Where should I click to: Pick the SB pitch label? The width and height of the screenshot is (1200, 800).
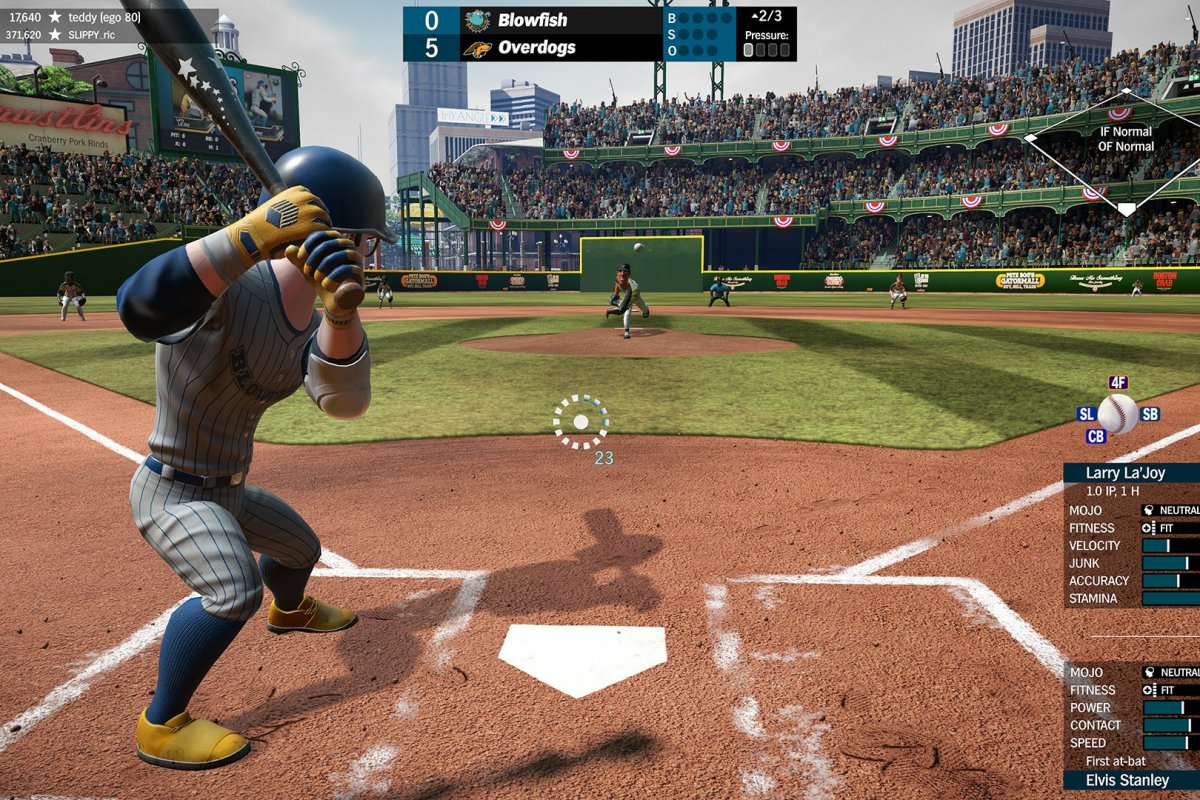click(x=1149, y=414)
